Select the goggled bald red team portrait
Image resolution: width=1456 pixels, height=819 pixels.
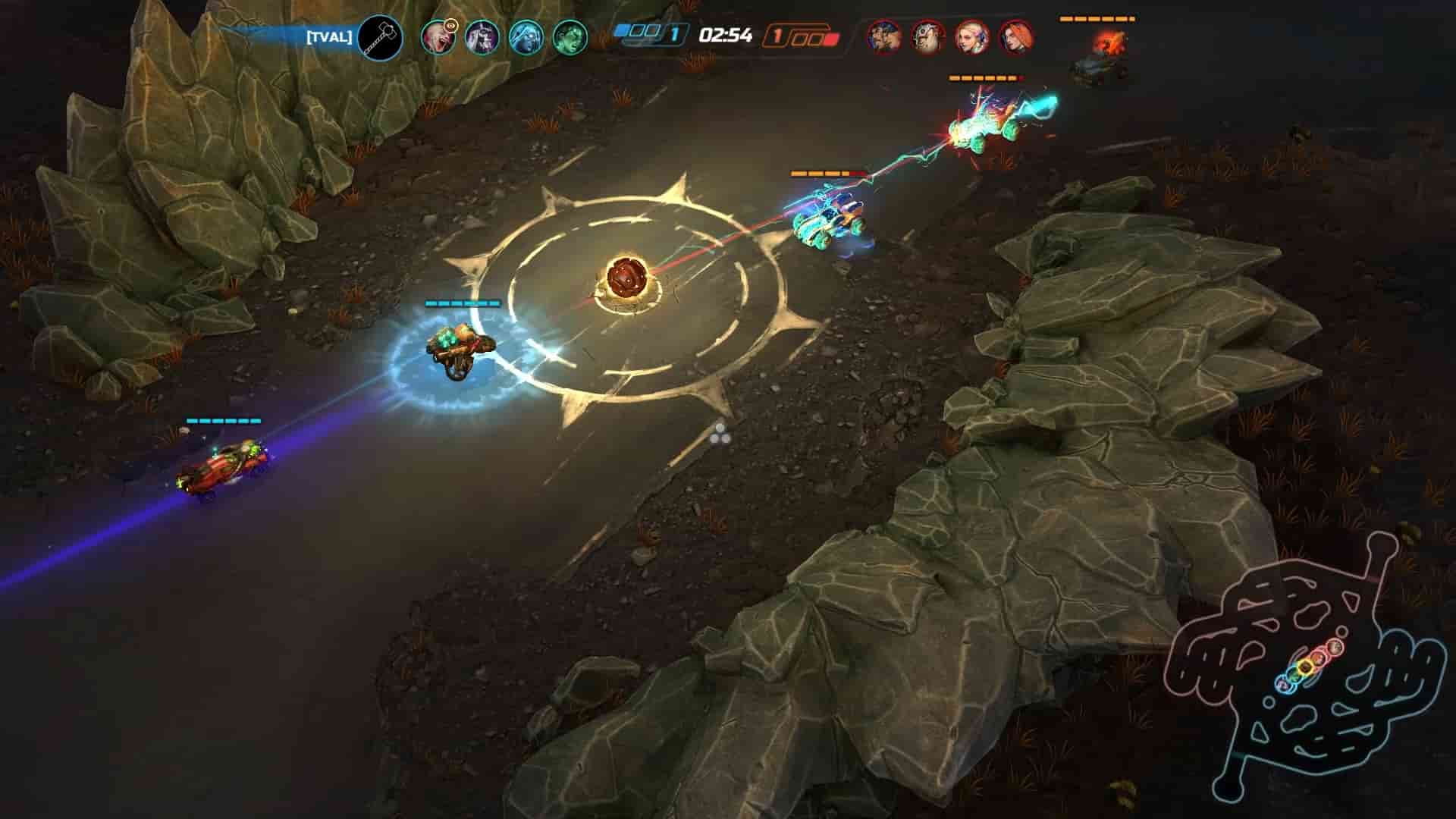(x=927, y=37)
